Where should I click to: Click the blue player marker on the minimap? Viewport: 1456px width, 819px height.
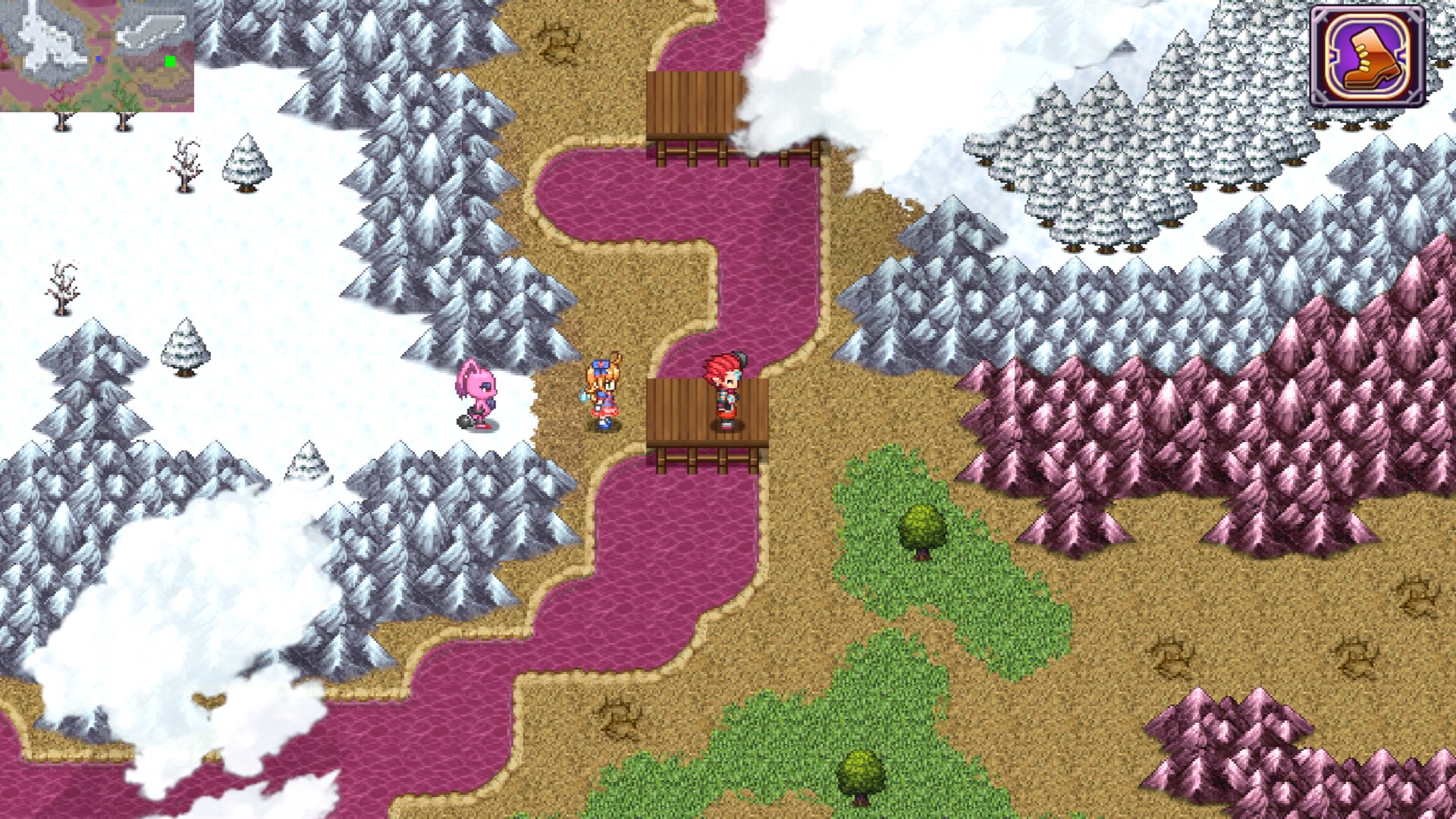(99, 58)
